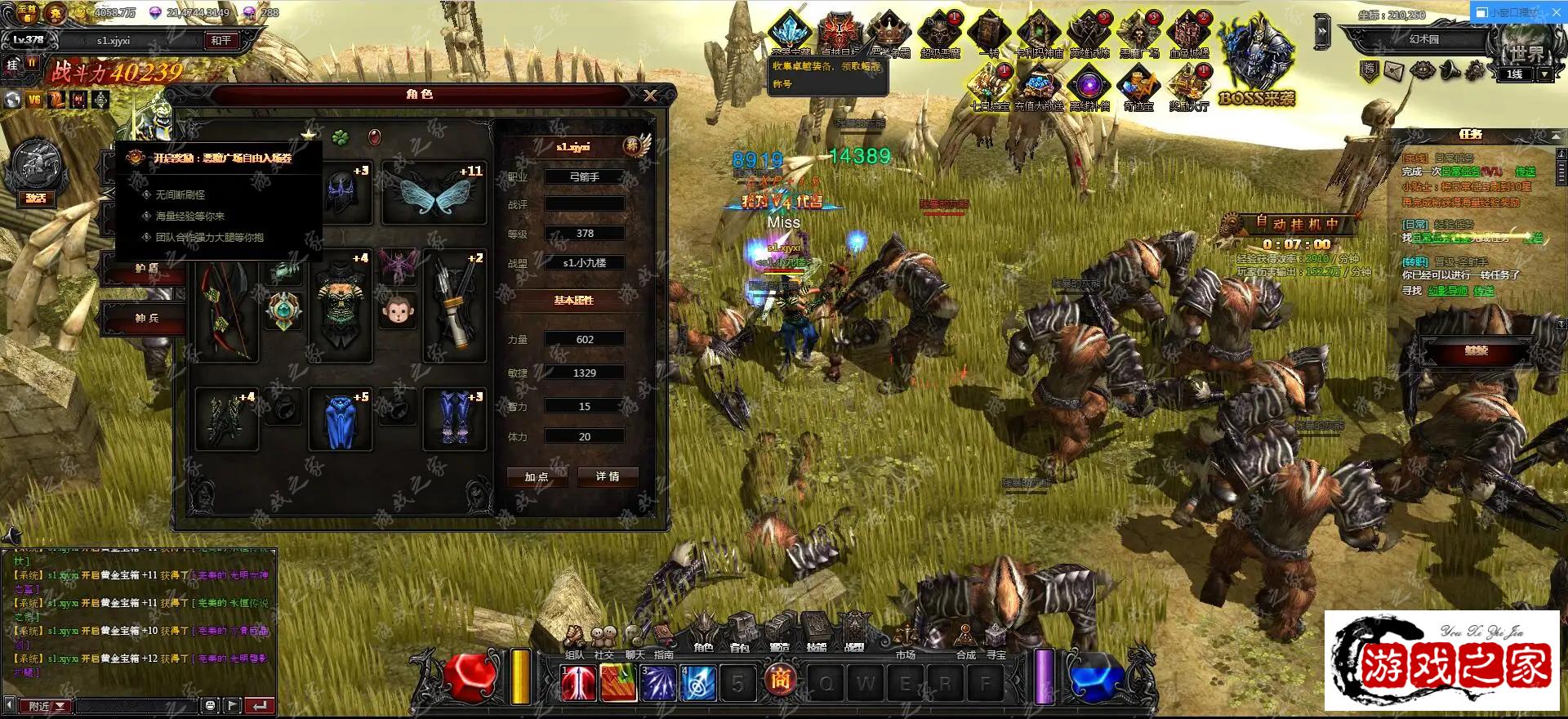1568x719 pixels.
Task: Select the monkey pet slot
Action: 398,310
